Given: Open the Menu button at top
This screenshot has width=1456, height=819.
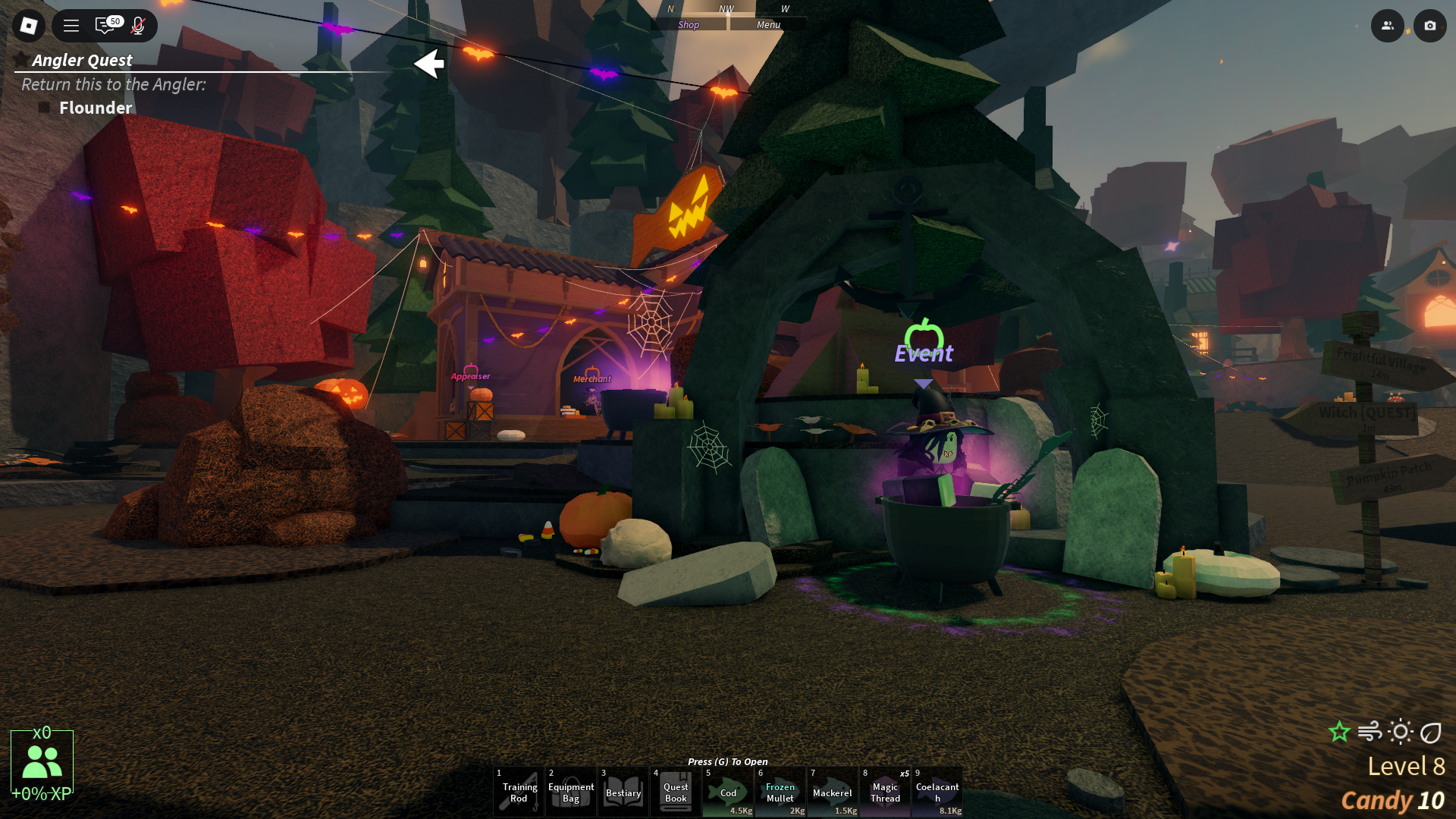Looking at the screenshot, I should coord(767,24).
